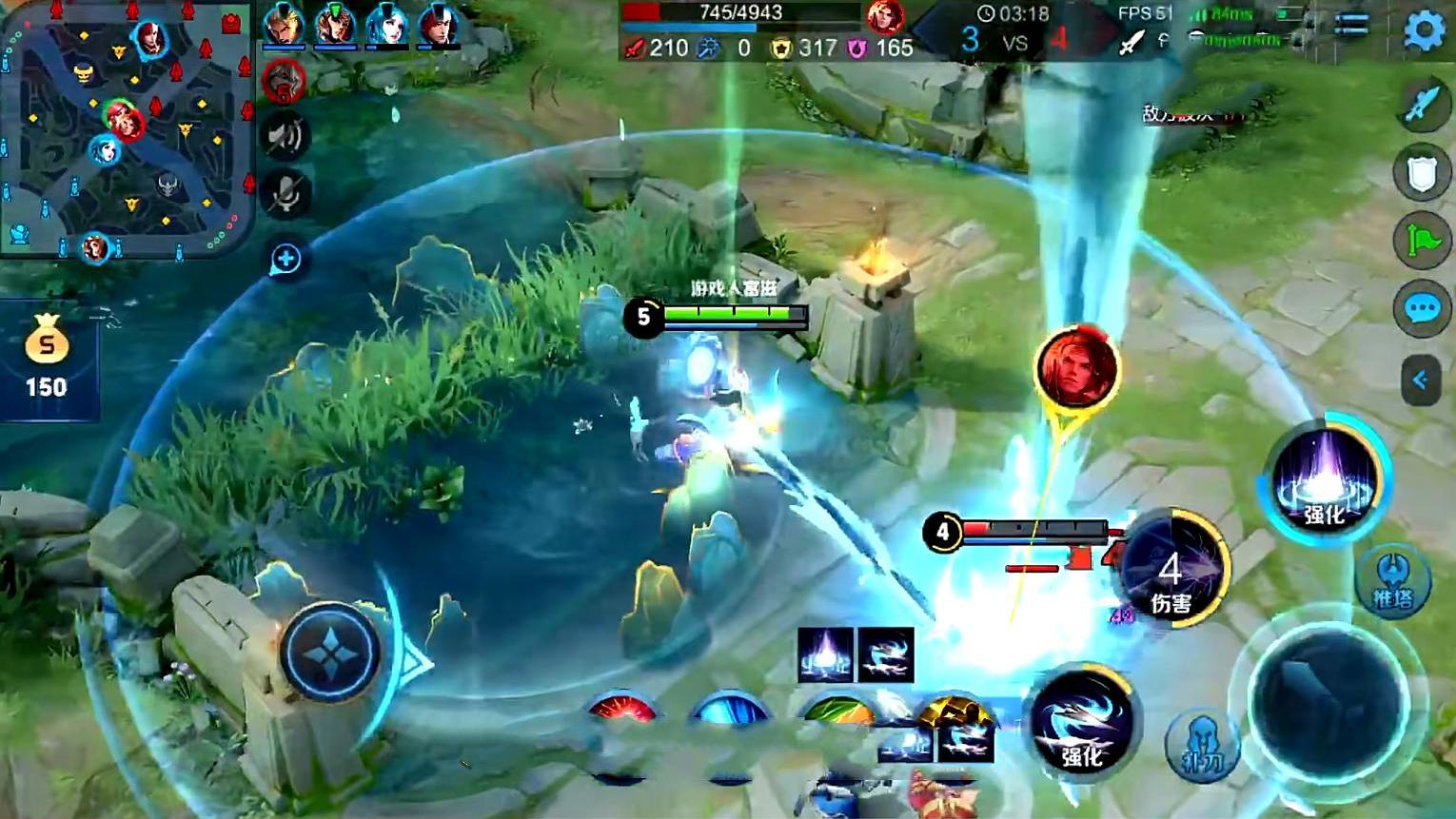Select the 推塔 tower attack button
Screen dimensions: 1456x819
click(1393, 581)
